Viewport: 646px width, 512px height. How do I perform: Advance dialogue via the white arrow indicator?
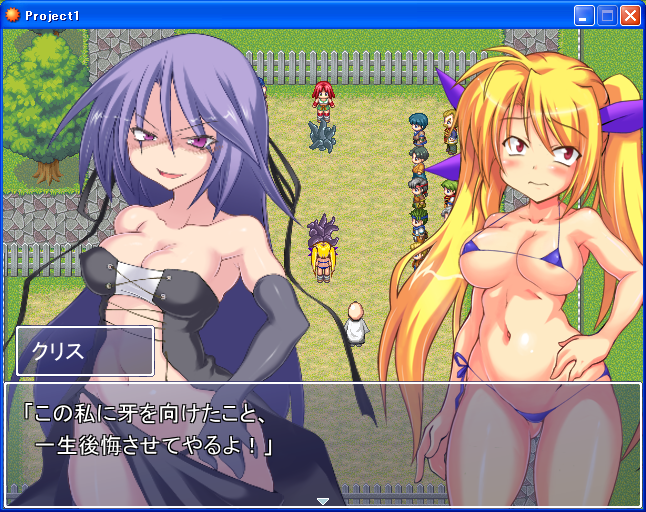pyautogui.click(x=323, y=501)
